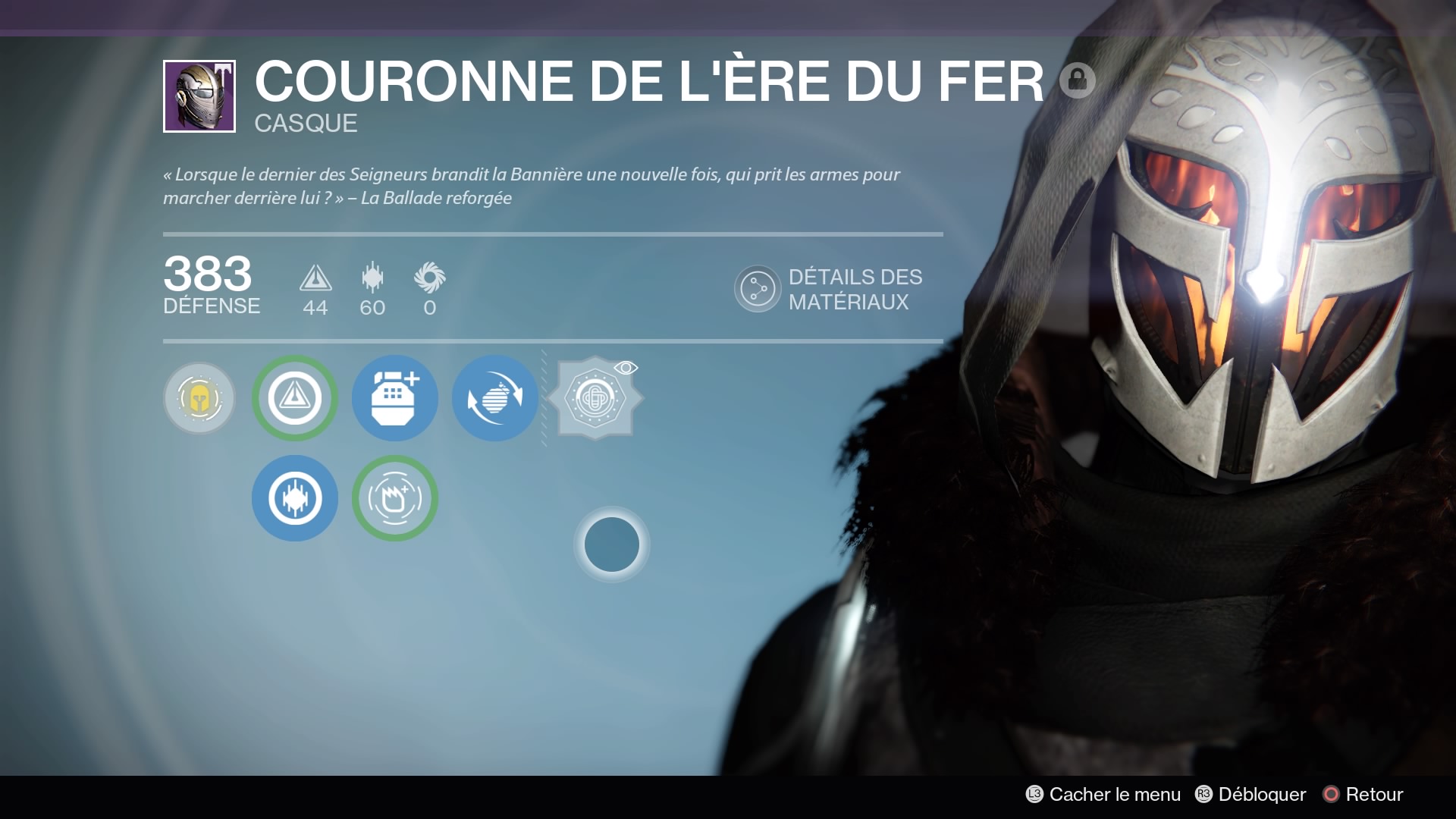Activate the green incendiary grenade perk
This screenshot has height=819, width=1456.
pos(394,498)
